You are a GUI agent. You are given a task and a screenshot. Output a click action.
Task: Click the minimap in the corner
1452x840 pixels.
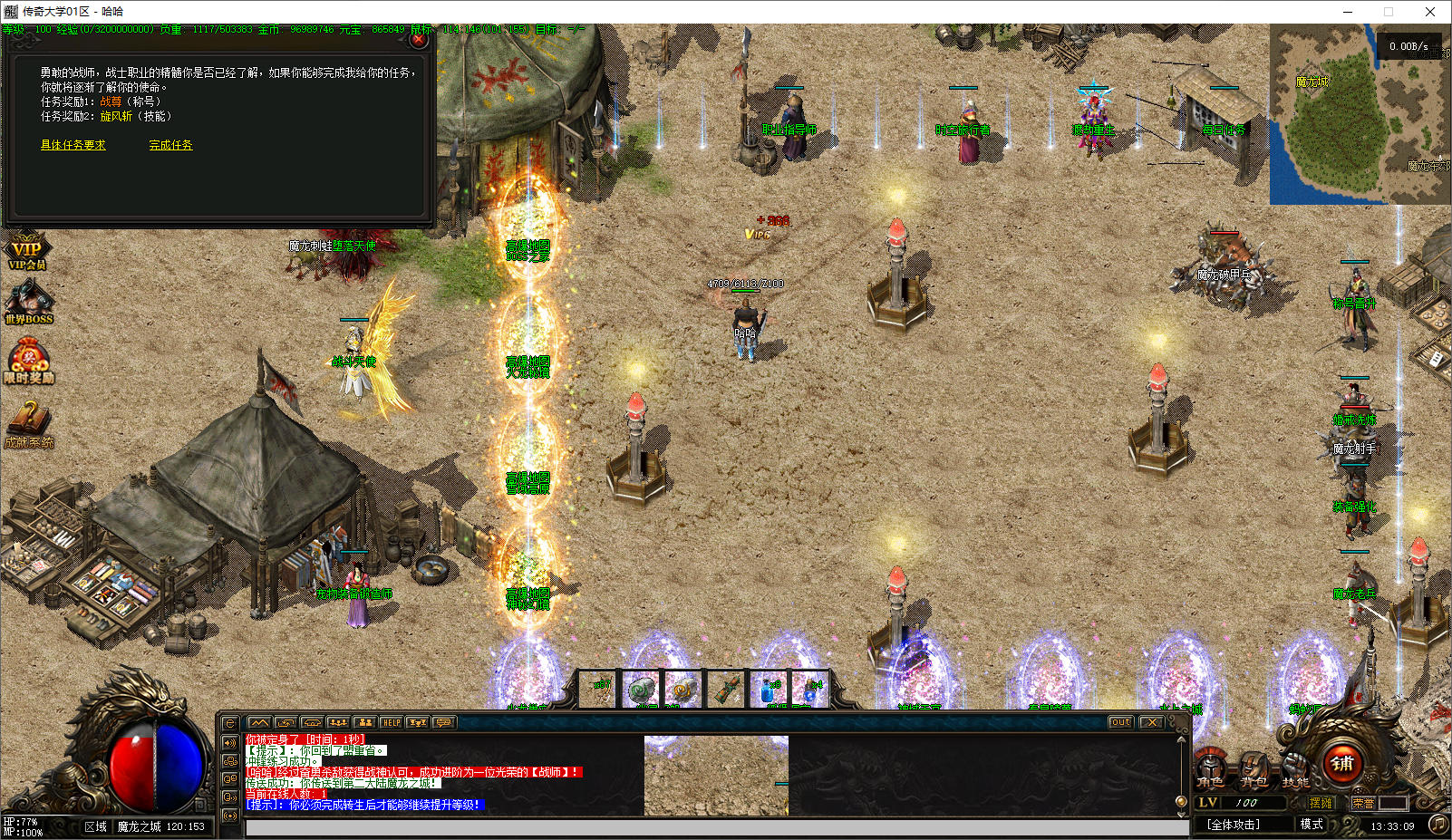click(x=1360, y=113)
